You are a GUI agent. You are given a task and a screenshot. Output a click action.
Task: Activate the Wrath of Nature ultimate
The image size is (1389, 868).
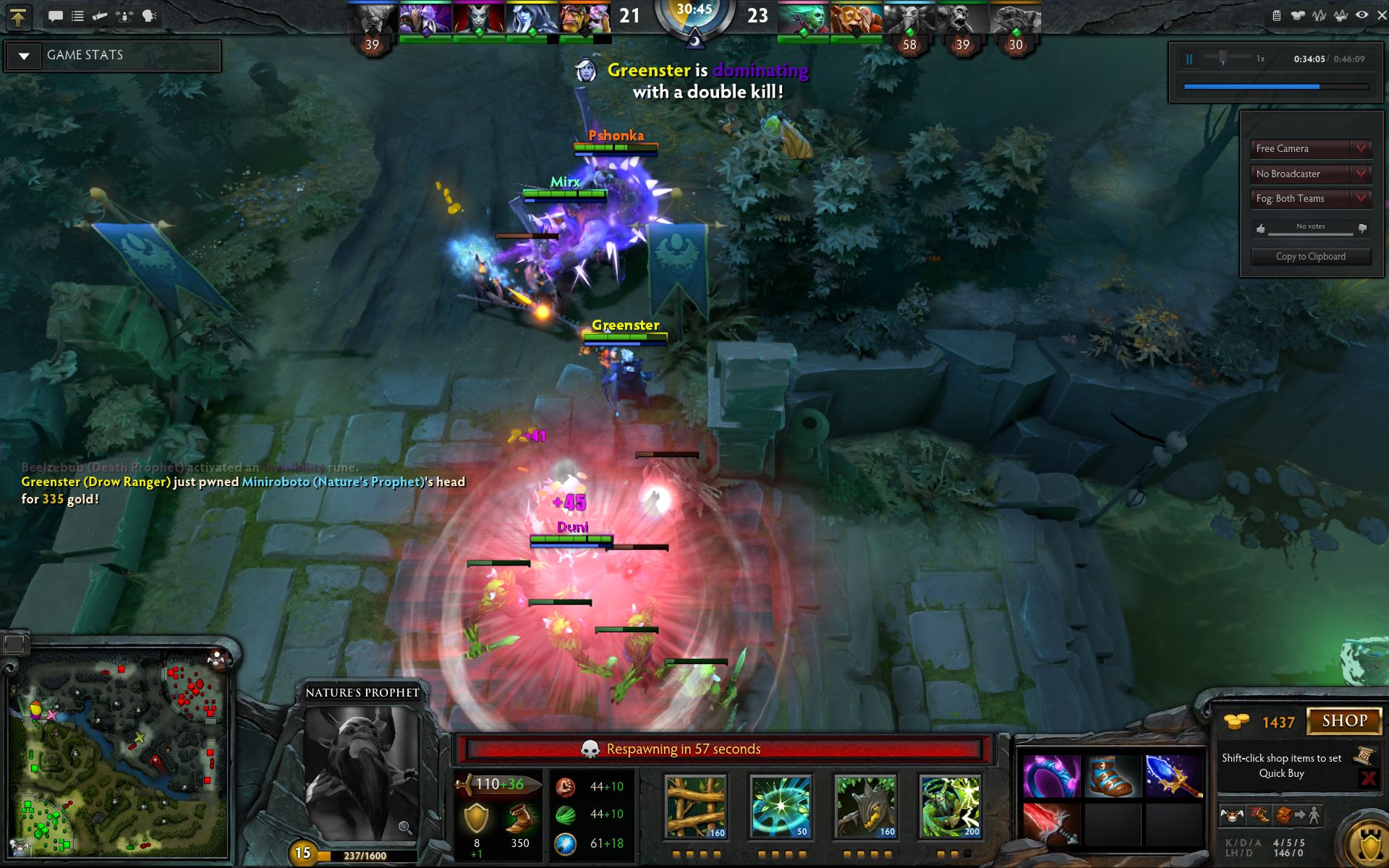tap(950, 807)
